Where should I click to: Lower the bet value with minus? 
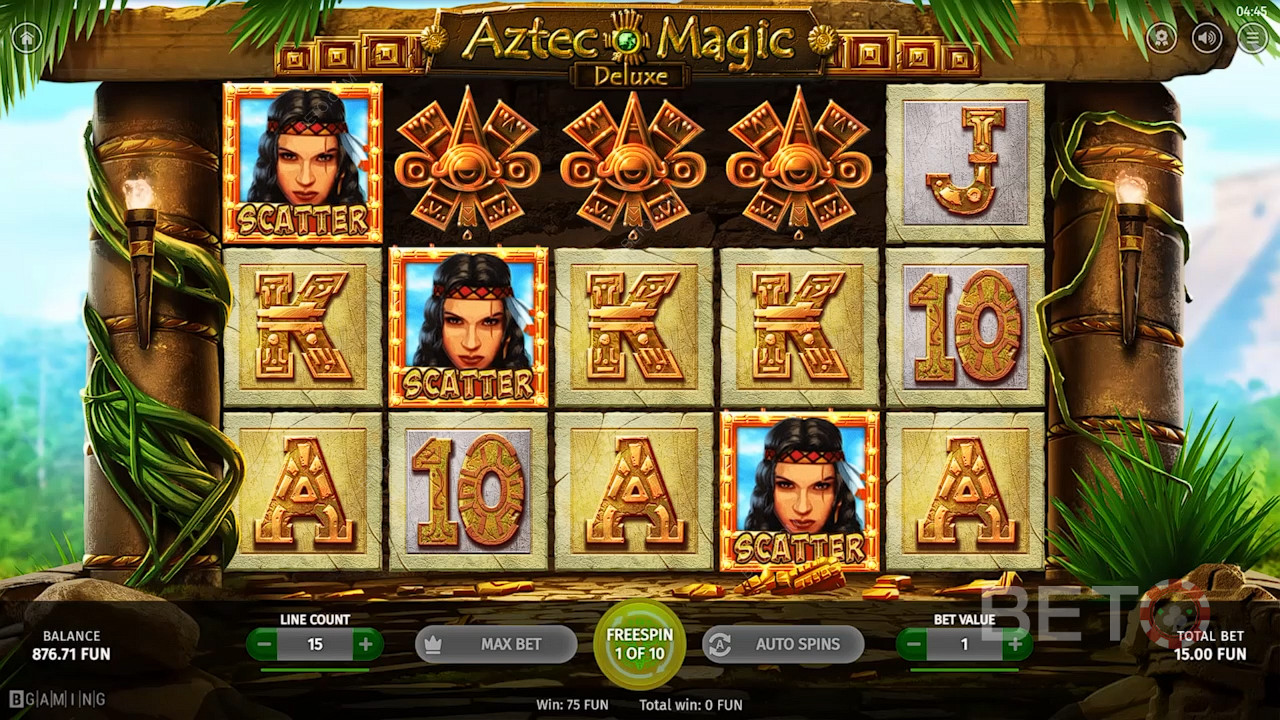(914, 645)
